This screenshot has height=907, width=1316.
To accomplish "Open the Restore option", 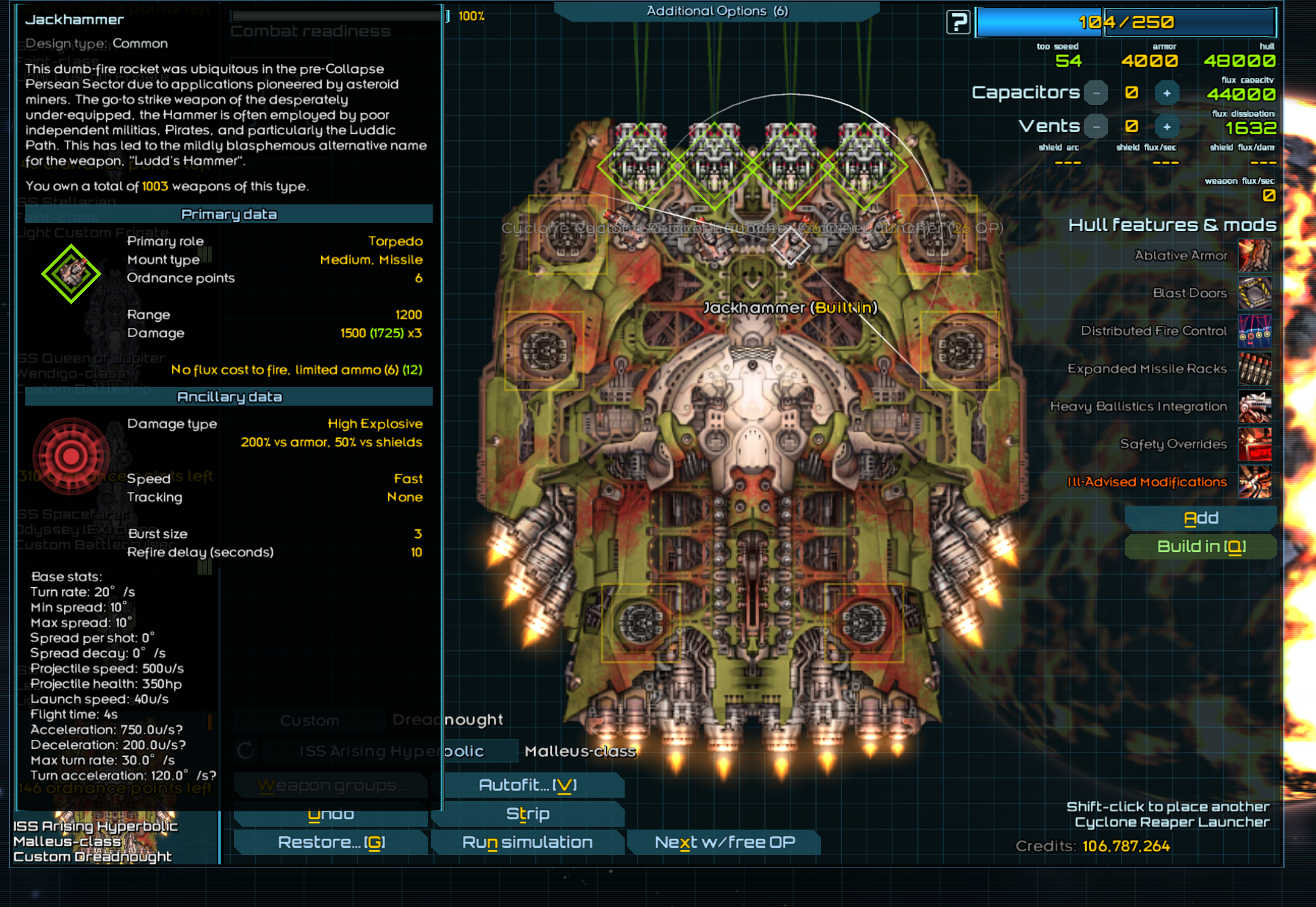I will point(331,842).
